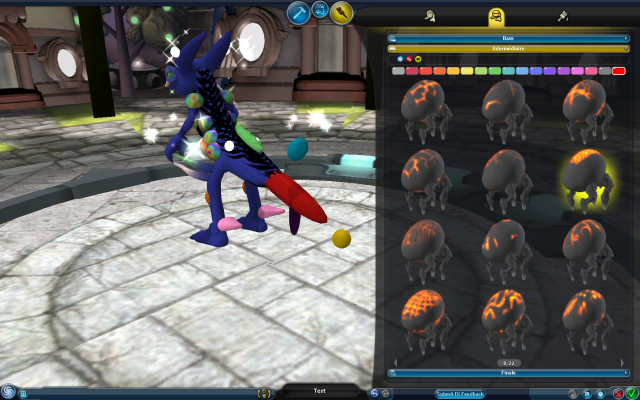Switch to the right paintbrush tab
640x400 pixels.
(563, 16)
